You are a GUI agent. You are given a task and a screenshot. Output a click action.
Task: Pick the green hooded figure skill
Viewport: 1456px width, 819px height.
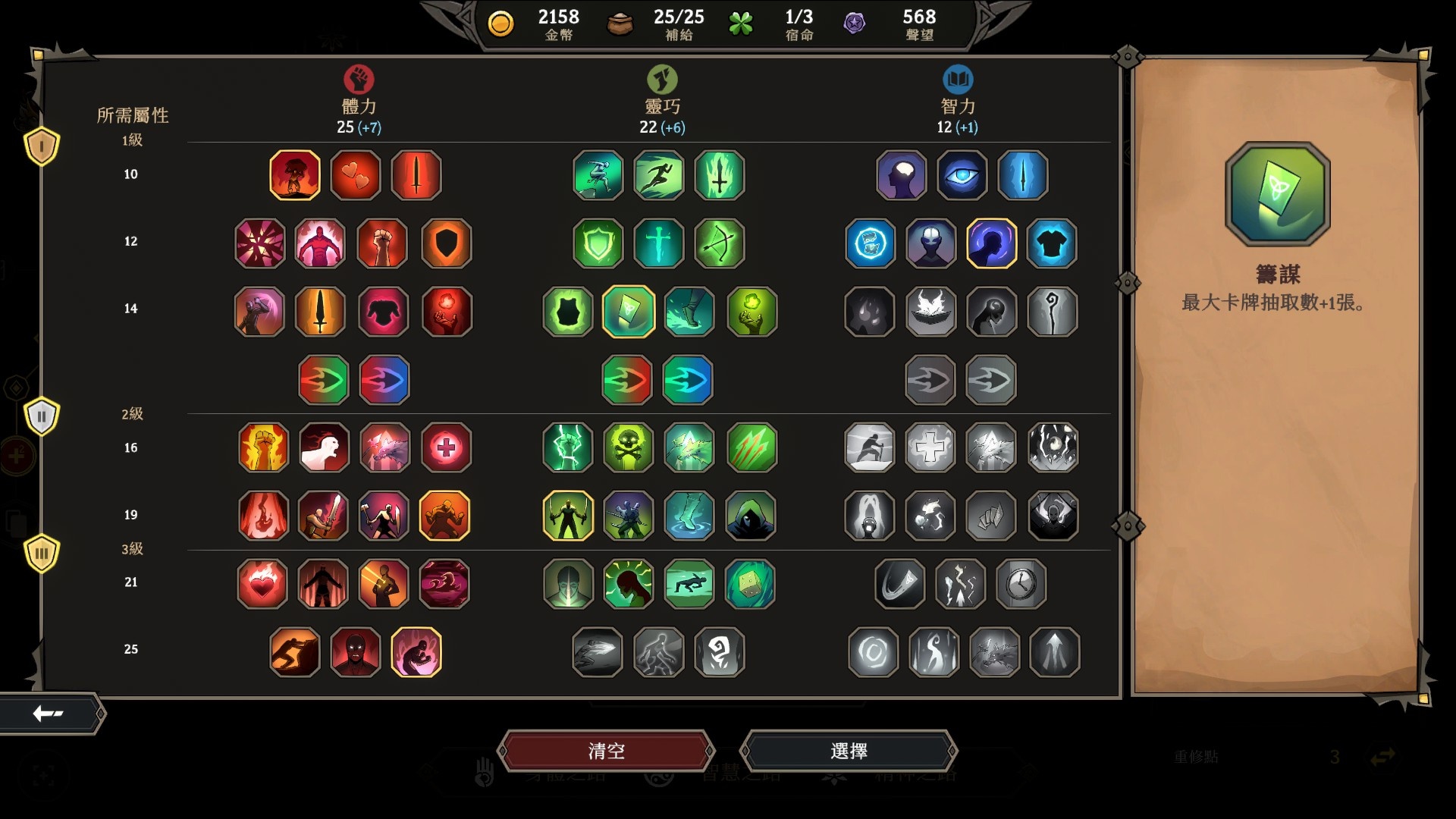coord(750,516)
